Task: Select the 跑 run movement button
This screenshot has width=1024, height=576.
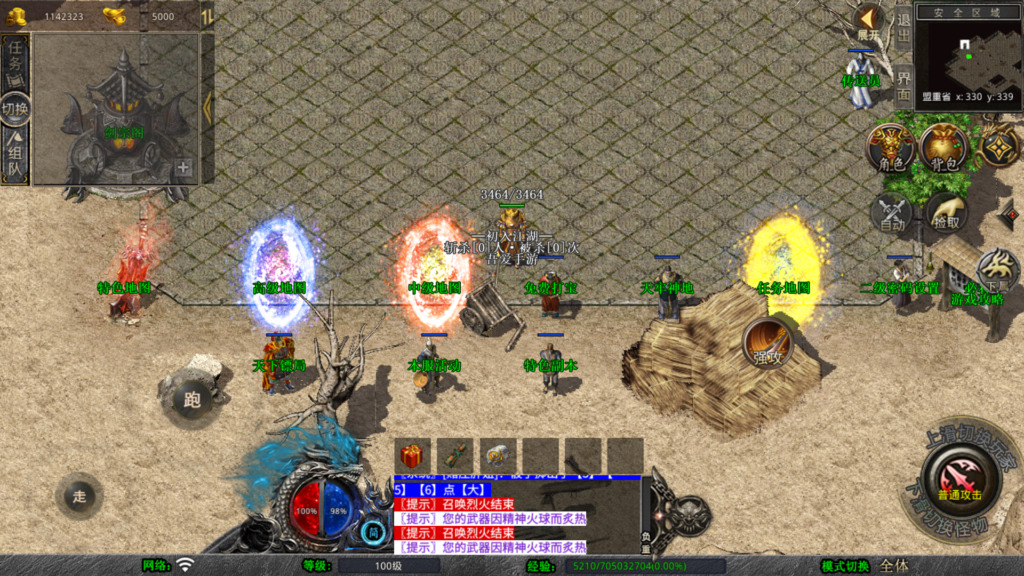Action: pos(192,399)
